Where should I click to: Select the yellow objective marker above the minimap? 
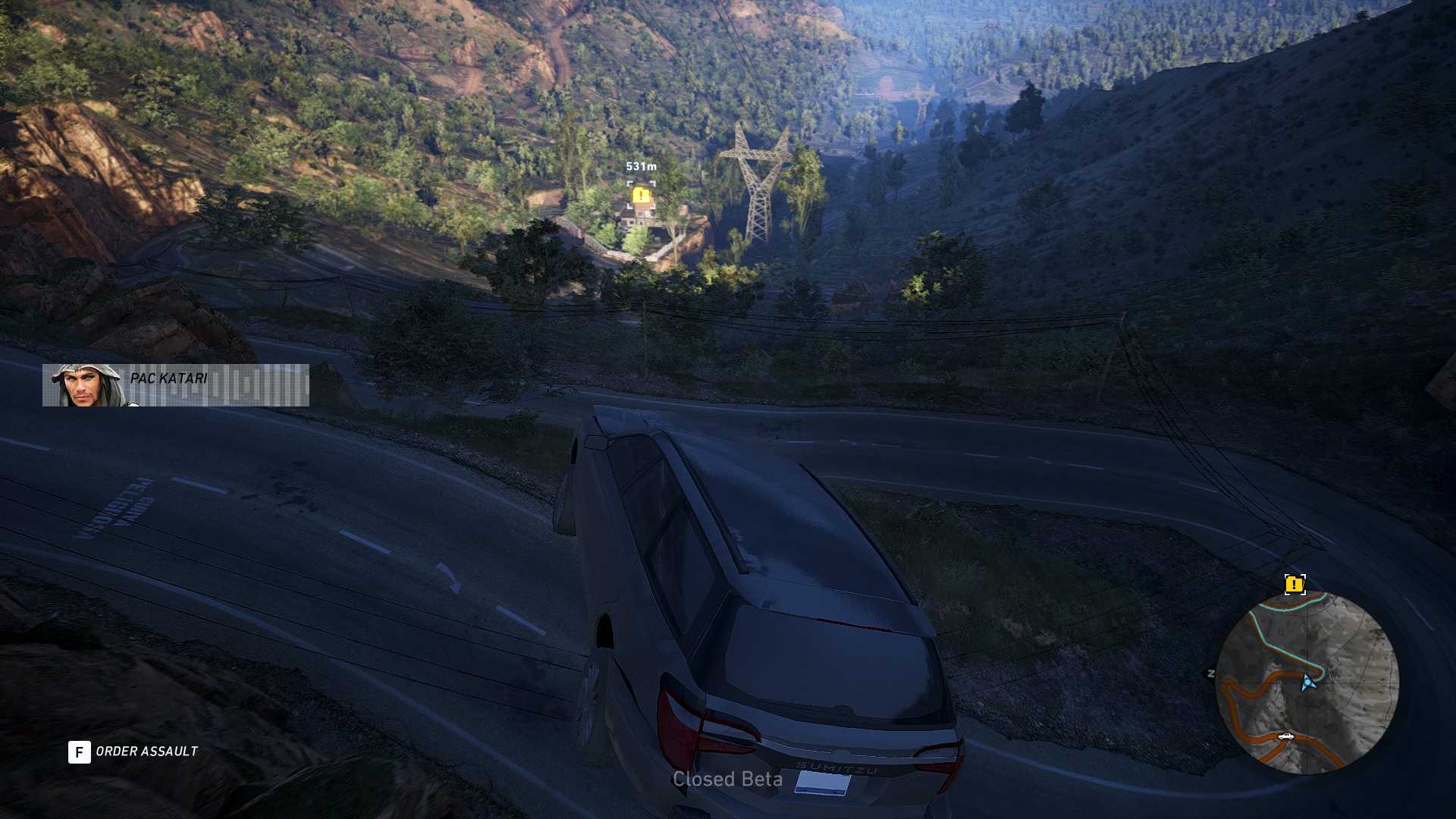pos(1294,584)
